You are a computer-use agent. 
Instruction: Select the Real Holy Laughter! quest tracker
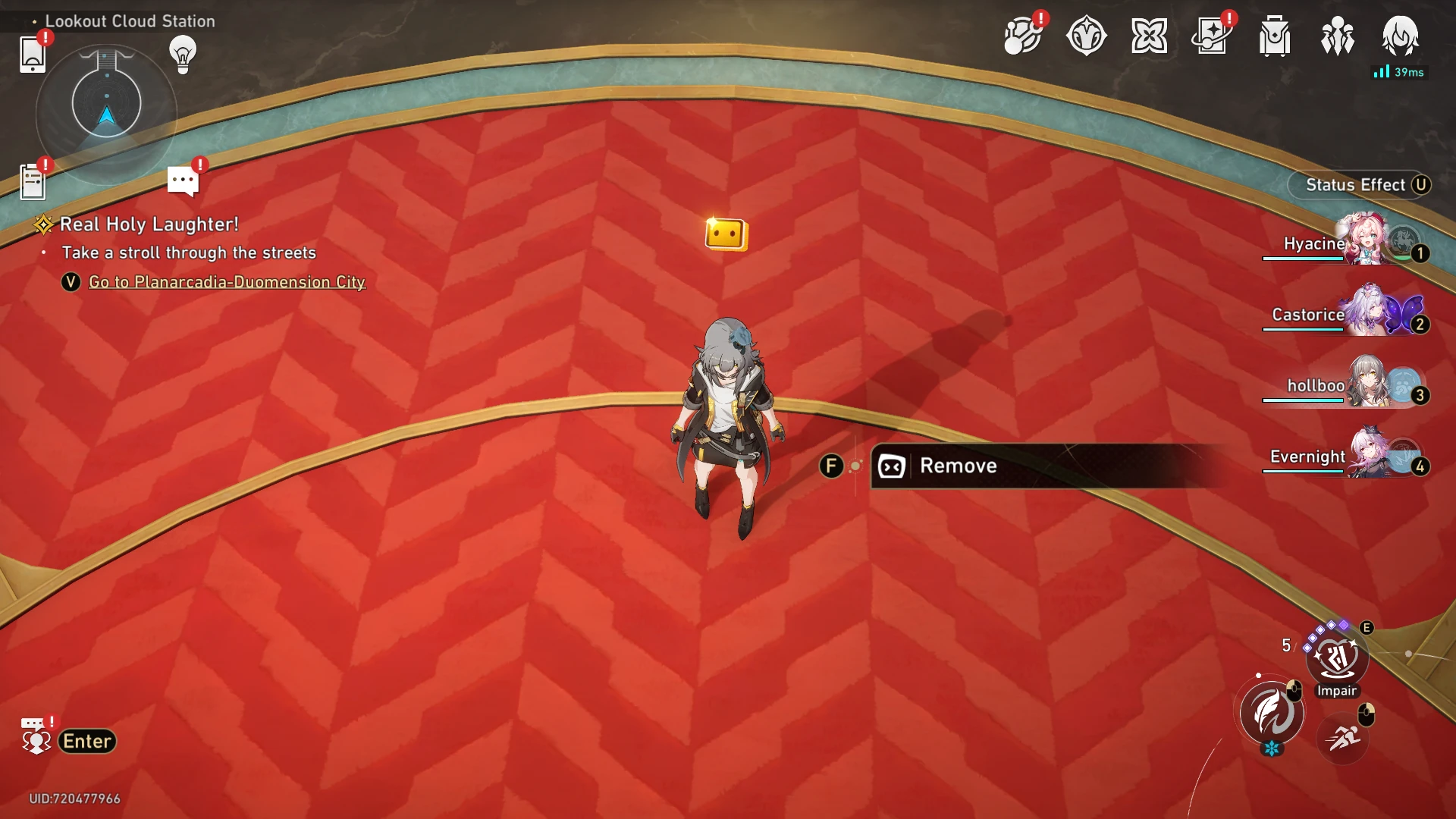click(x=149, y=224)
